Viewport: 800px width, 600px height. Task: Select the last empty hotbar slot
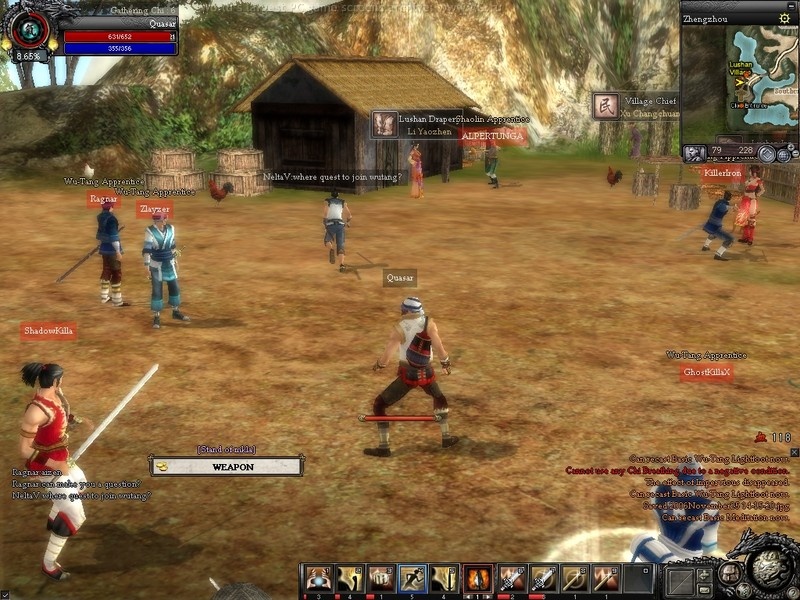coord(638,578)
